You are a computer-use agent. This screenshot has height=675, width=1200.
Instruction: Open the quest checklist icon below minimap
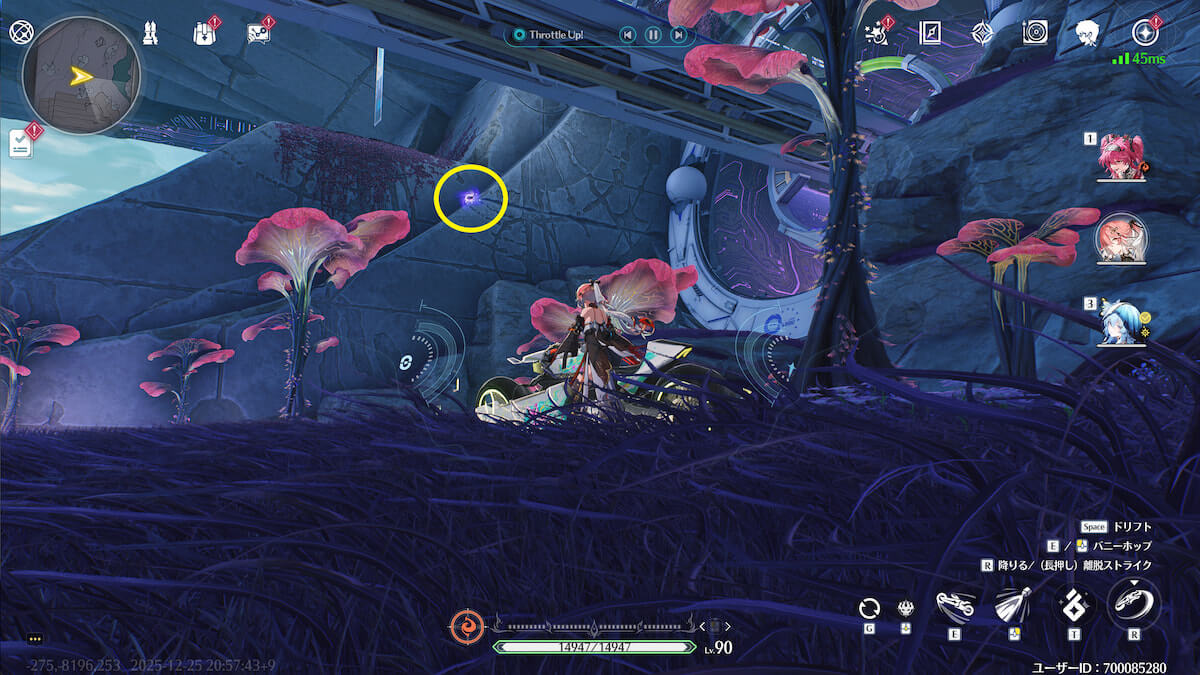21,143
